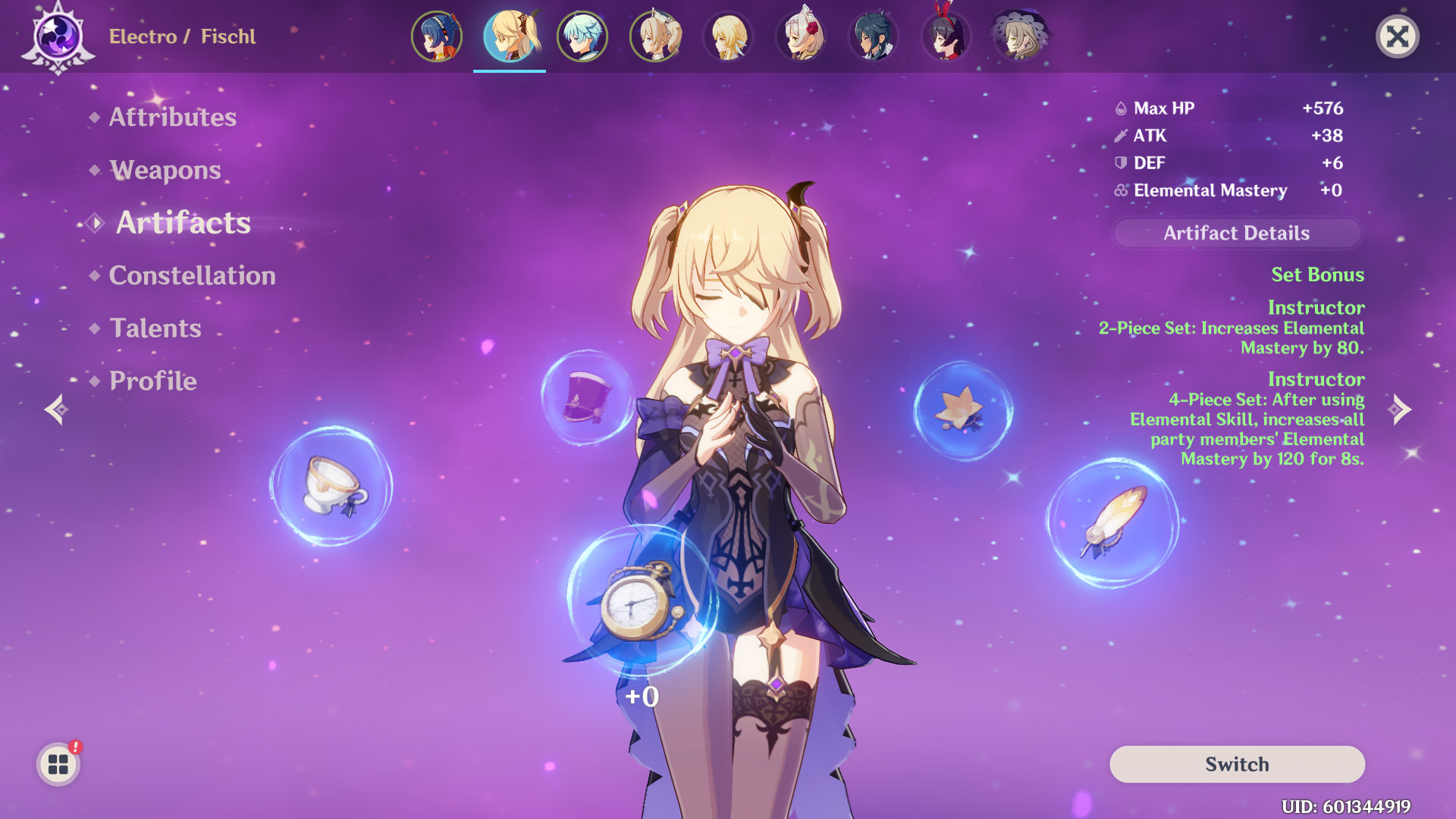The width and height of the screenshot is (1456, 819).
Task: Switch to the light-blue-haired character portrait
Action: tap(582, 36)
